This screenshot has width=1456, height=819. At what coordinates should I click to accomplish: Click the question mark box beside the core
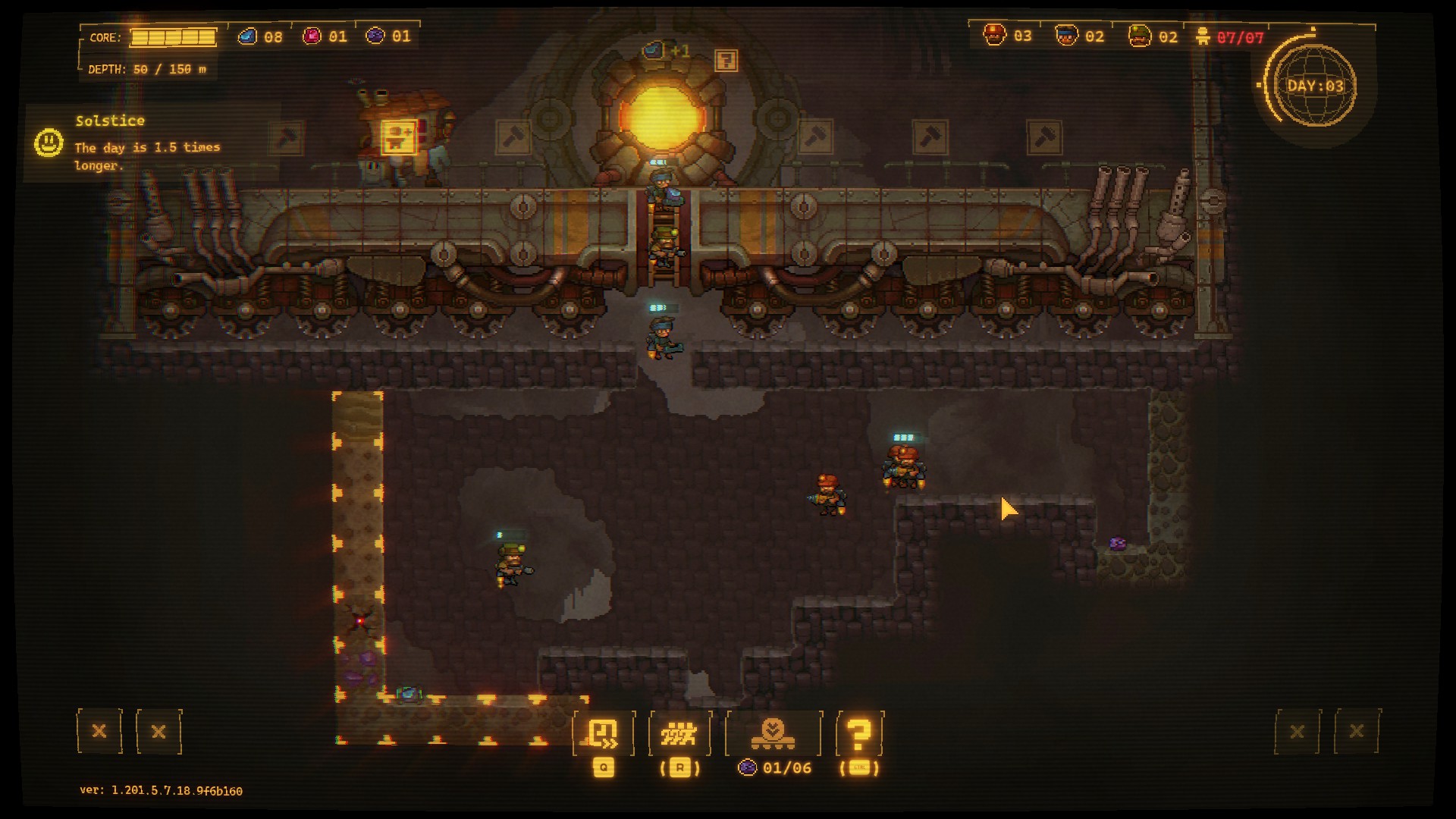[x=726, y=60]
